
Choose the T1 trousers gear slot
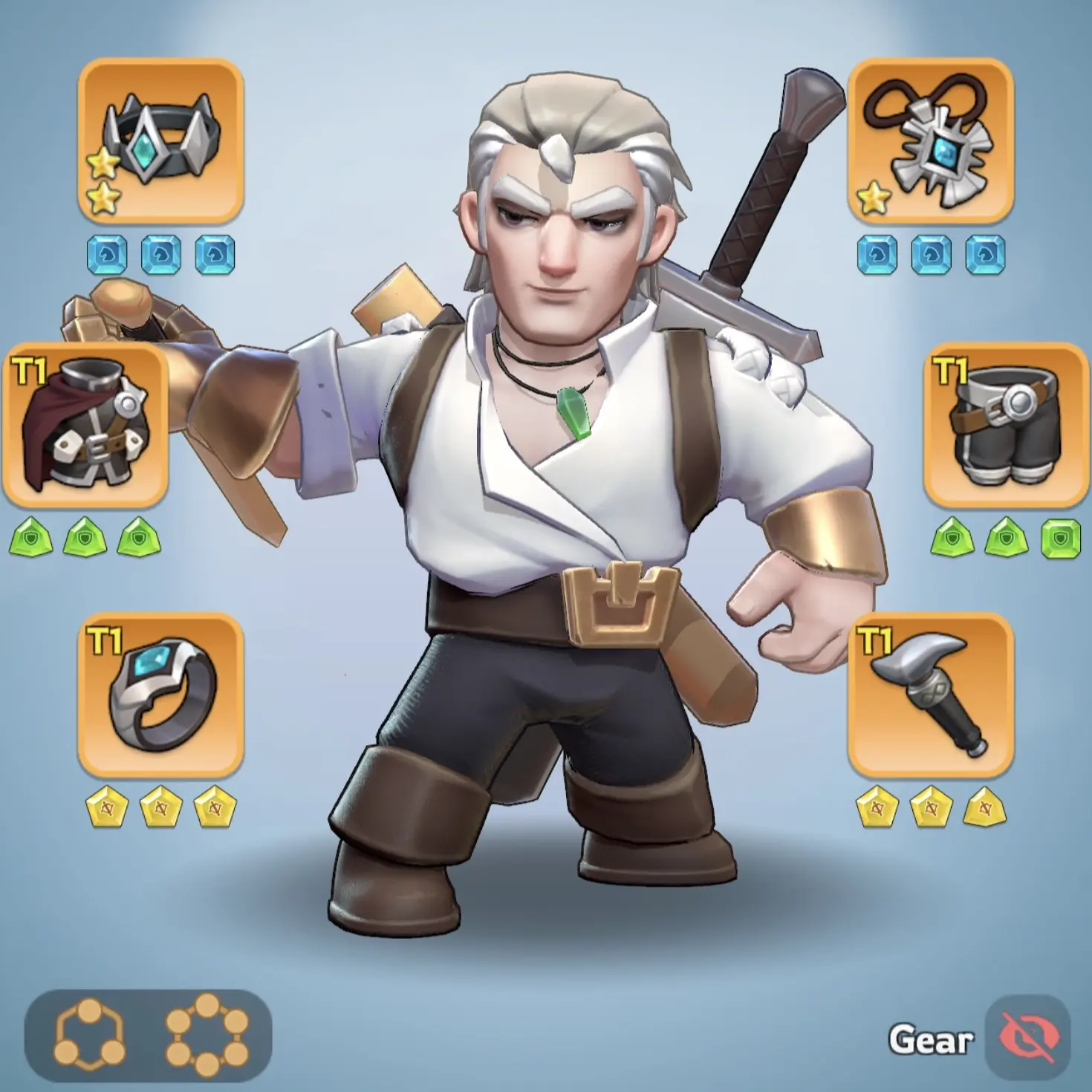[x=1005, y=425]
